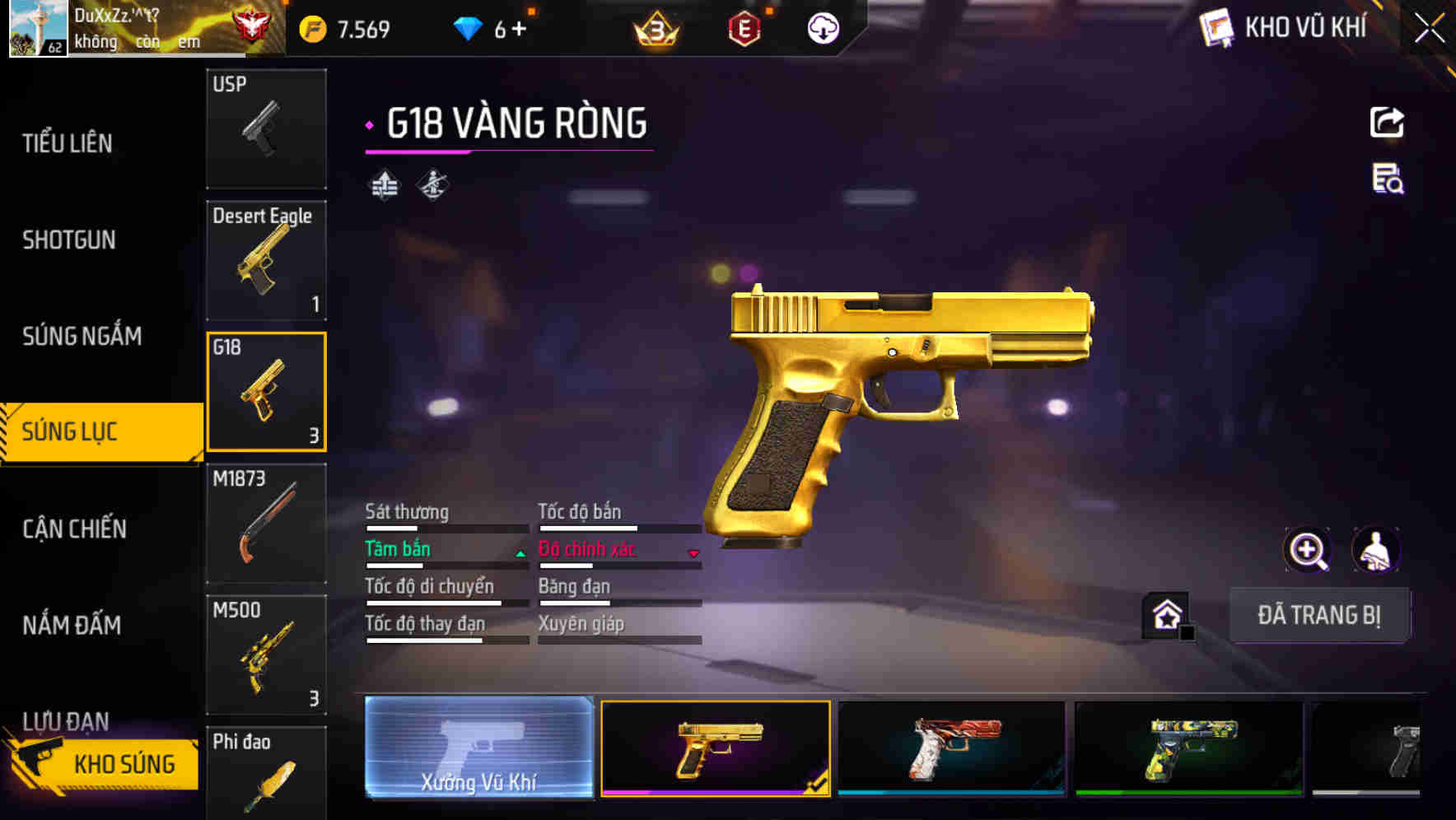Click the home marker icon beside ĐÃ TRANG BỊ
The height and width of the screenshot is (820, 1456).
(1164, 615)
